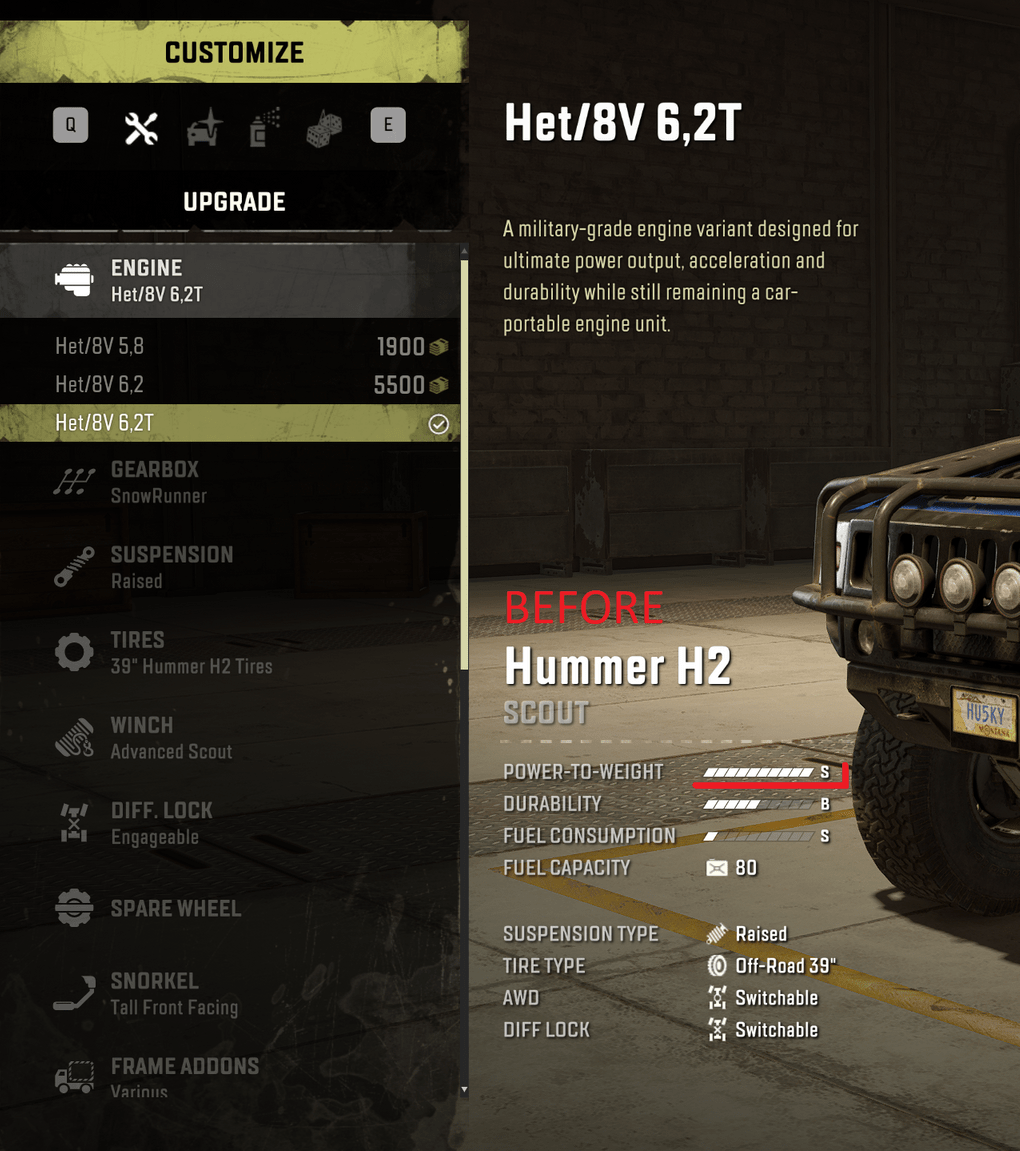
Task: Switch to the spray paint tab
Action: [x=264, y=127]
